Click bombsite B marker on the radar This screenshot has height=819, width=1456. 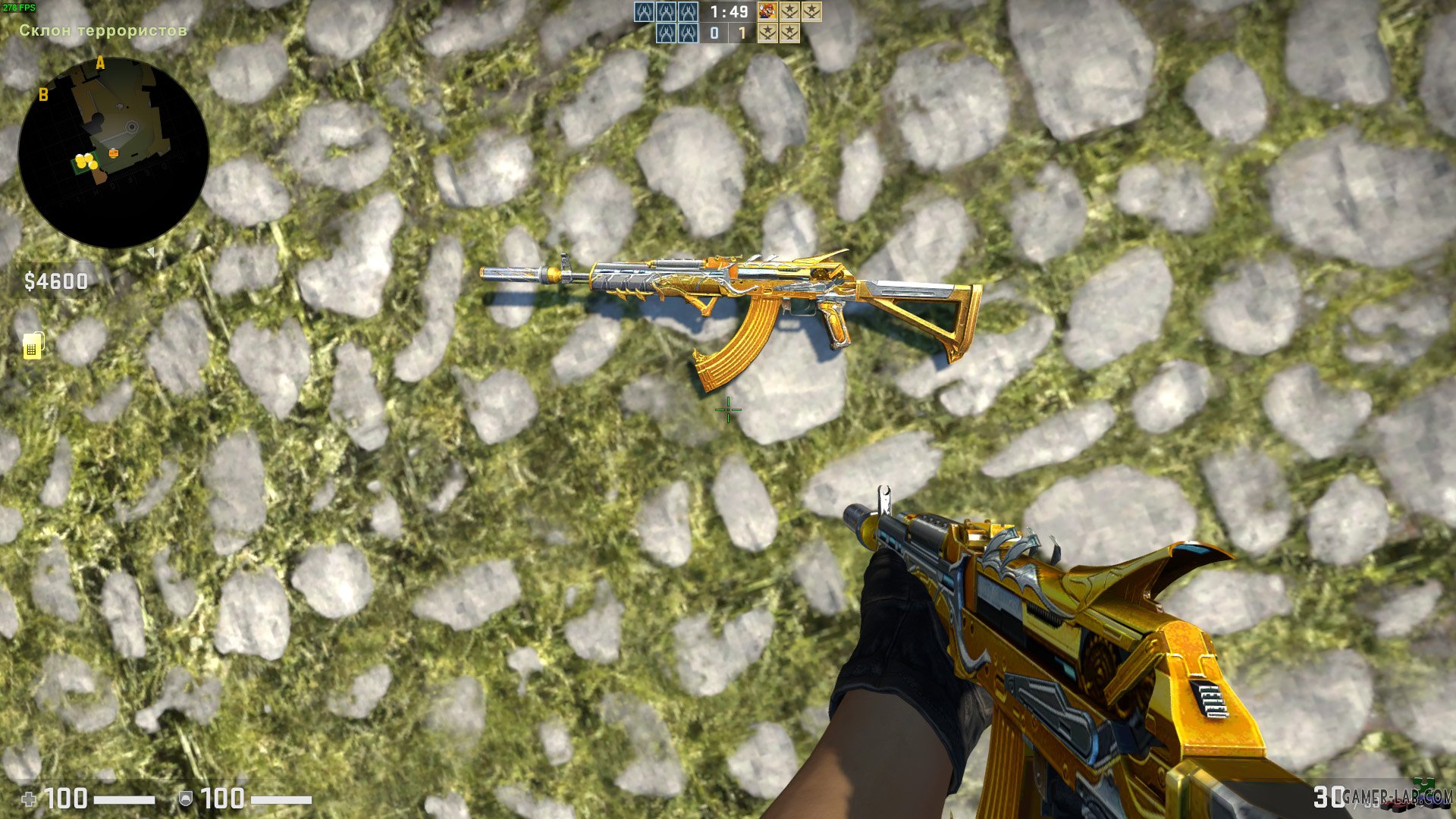coord(43,95)
